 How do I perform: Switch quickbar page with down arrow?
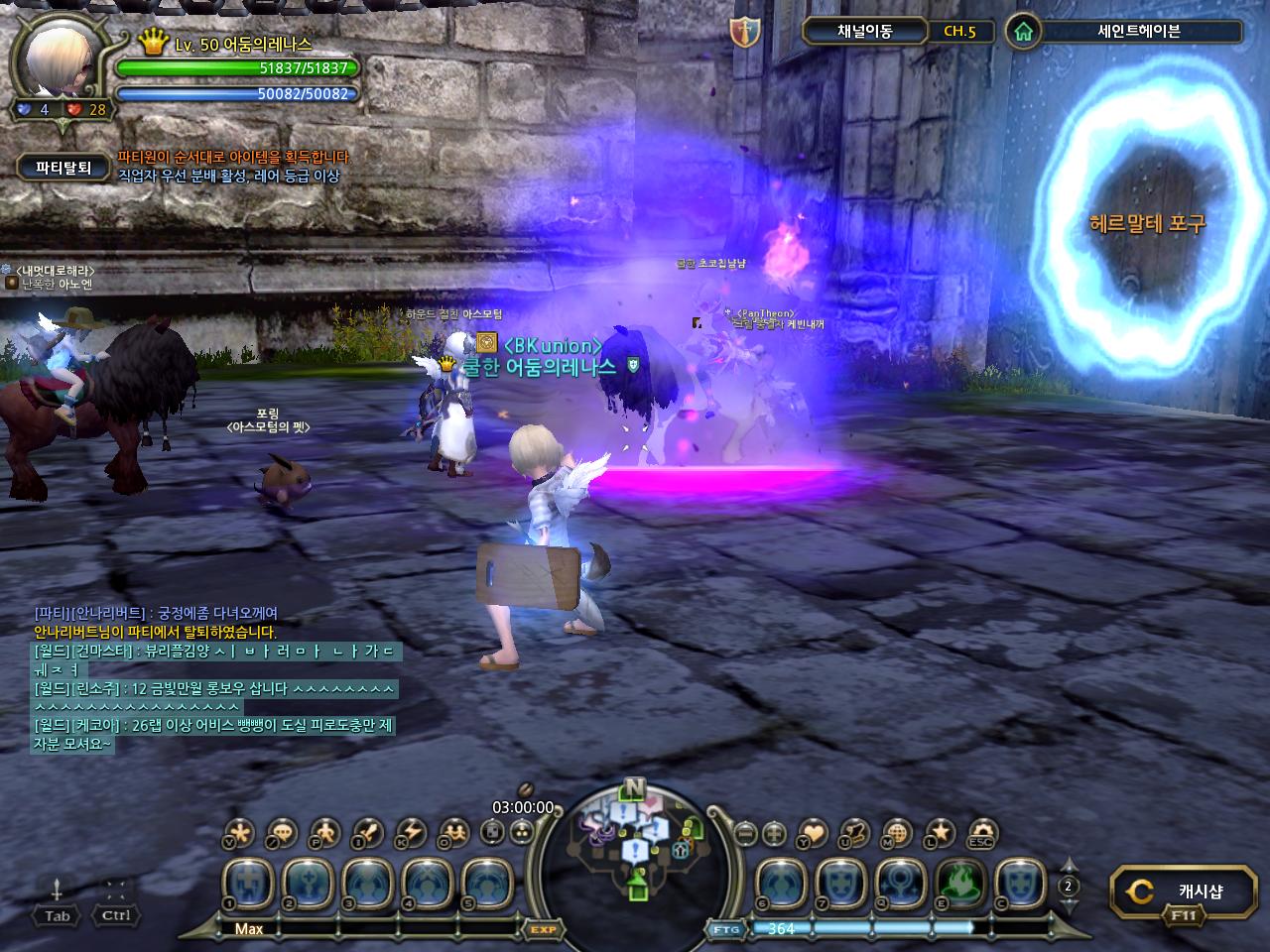point(1069,905)
